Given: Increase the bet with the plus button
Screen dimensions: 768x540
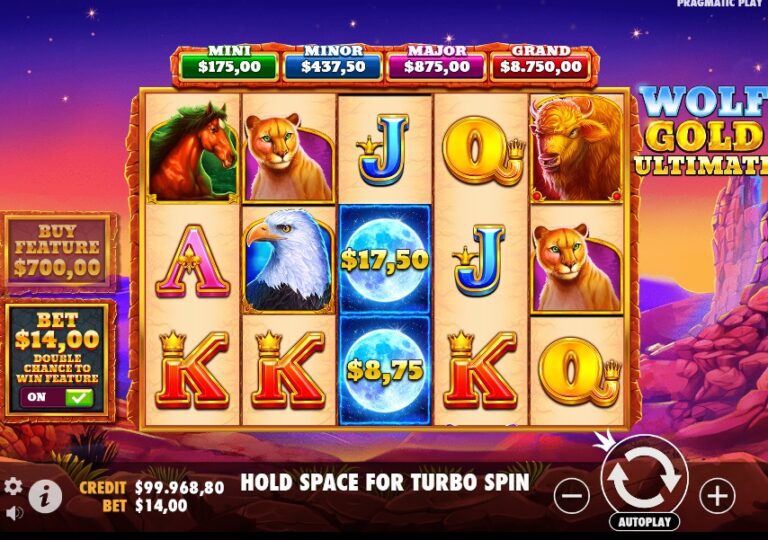Looking at the screenshot, I should pyautogui.click(x=717, y=494).
